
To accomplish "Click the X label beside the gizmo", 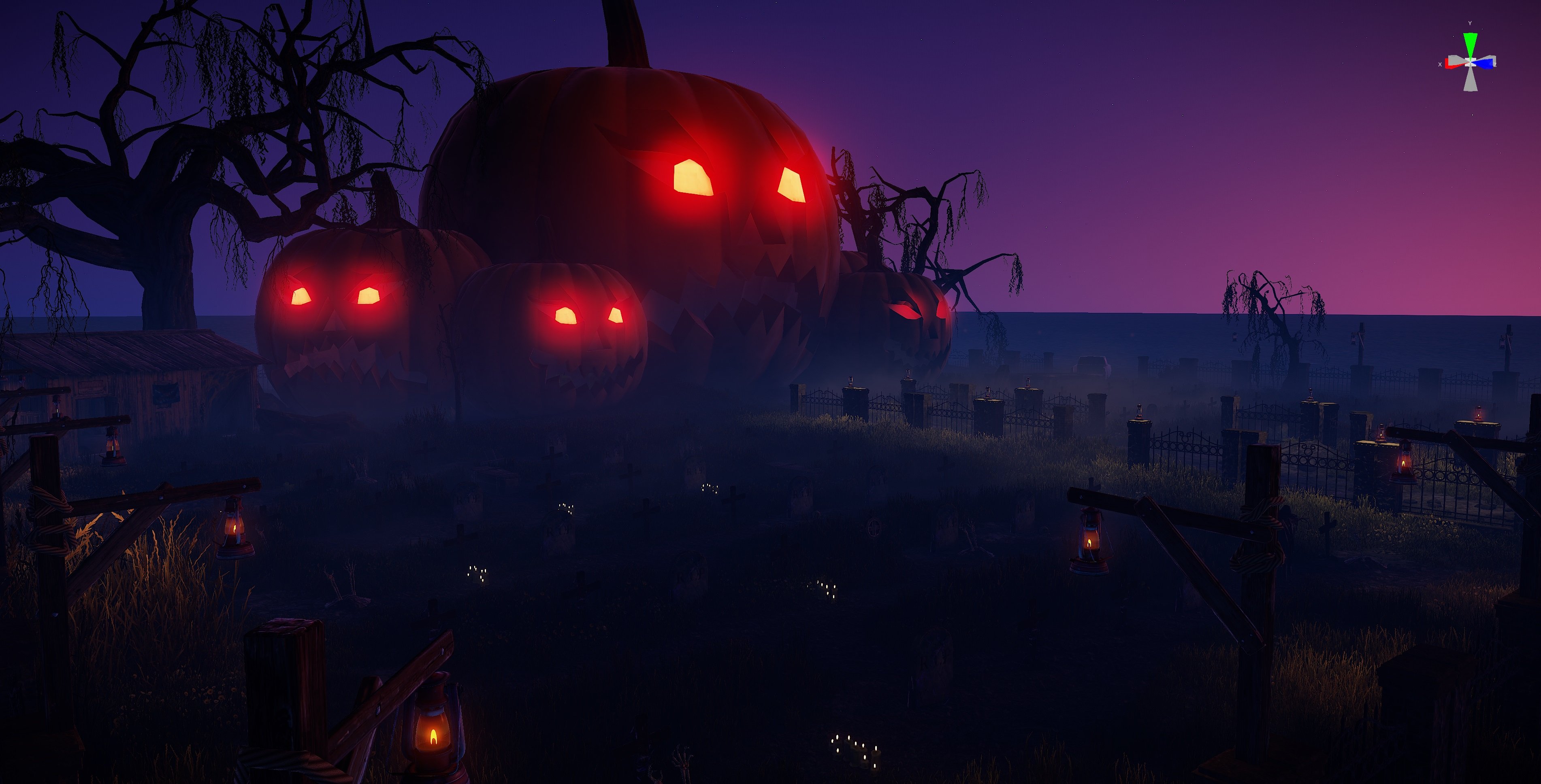I will click(x=1440, y=65).
